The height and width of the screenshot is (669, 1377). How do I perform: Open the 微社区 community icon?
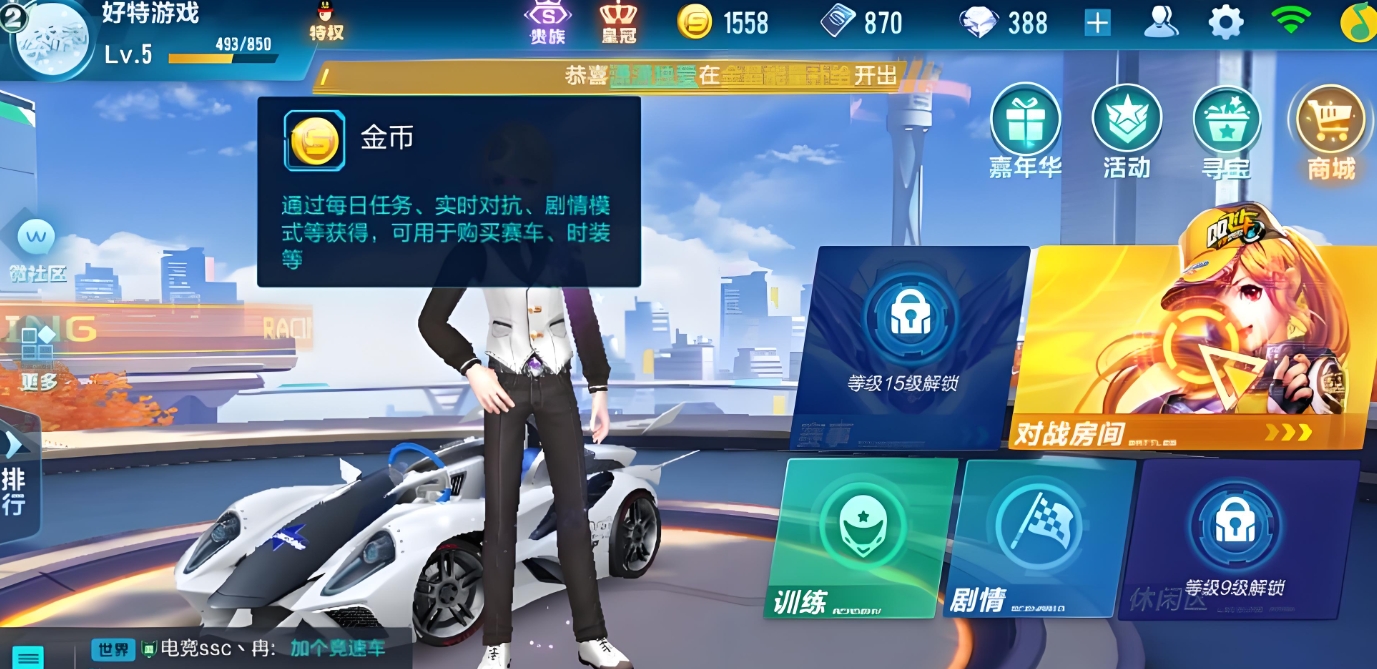(38, 249)
